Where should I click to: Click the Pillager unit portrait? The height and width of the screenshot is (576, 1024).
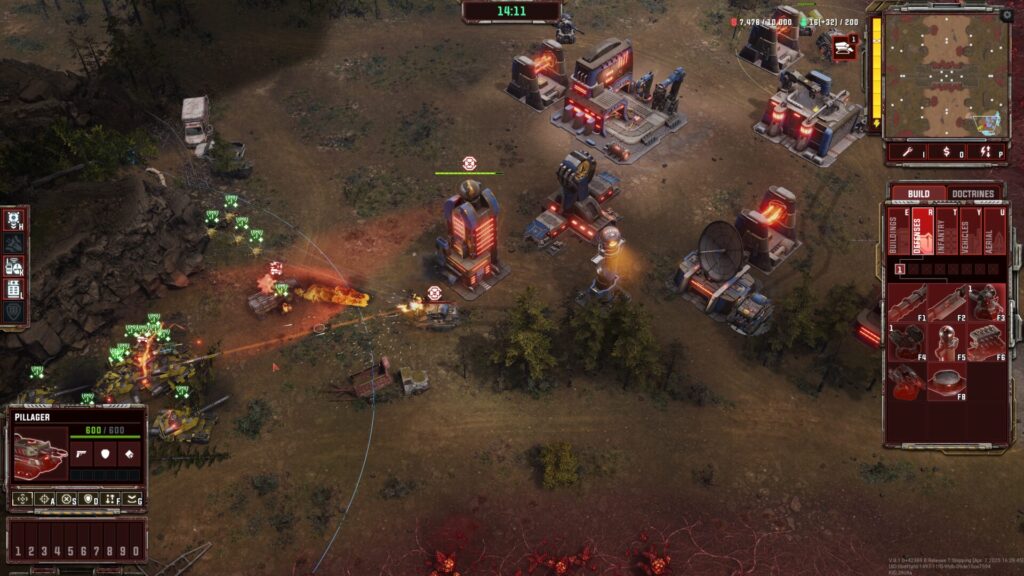[x=40, y=455]
